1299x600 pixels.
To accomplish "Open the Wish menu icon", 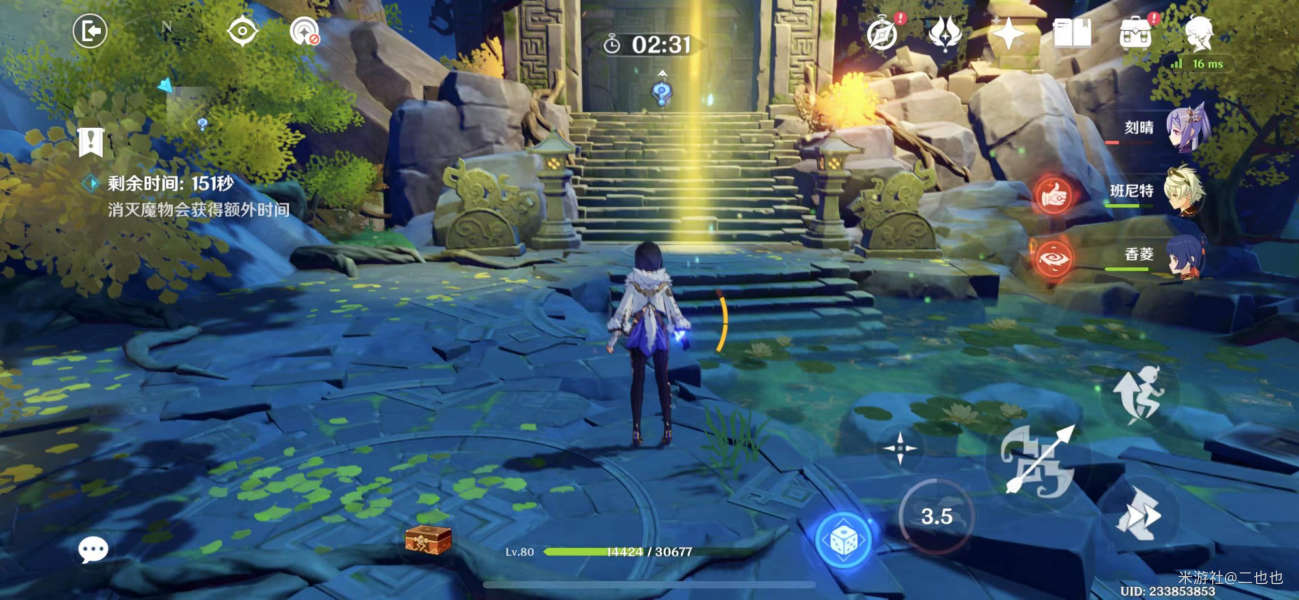I will click(944, 34).
